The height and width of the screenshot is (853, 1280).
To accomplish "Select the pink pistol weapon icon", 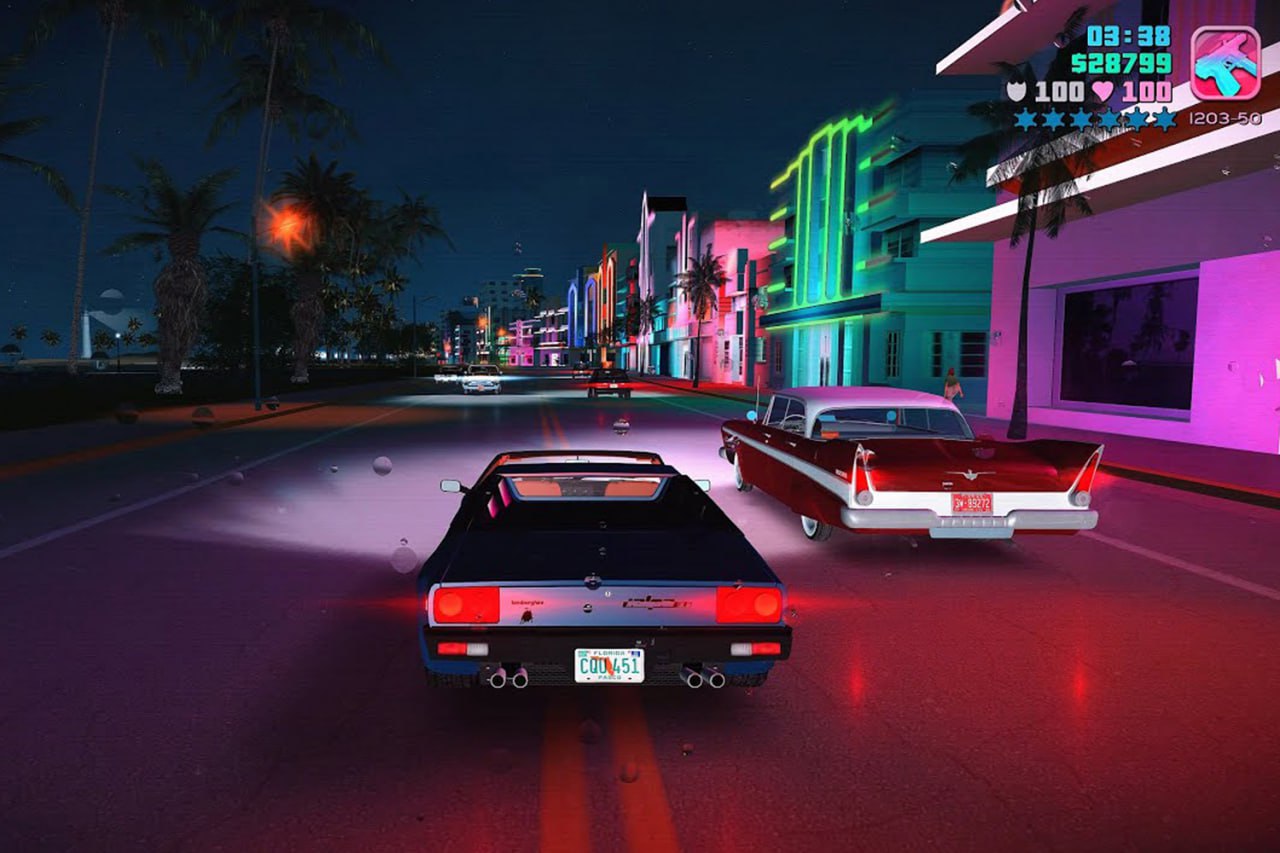I will pos(1225,63).
